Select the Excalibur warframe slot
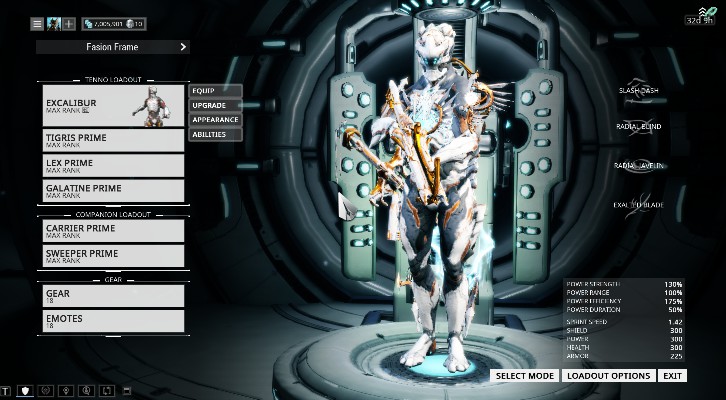The image size is (726, 400). [113, 106]
